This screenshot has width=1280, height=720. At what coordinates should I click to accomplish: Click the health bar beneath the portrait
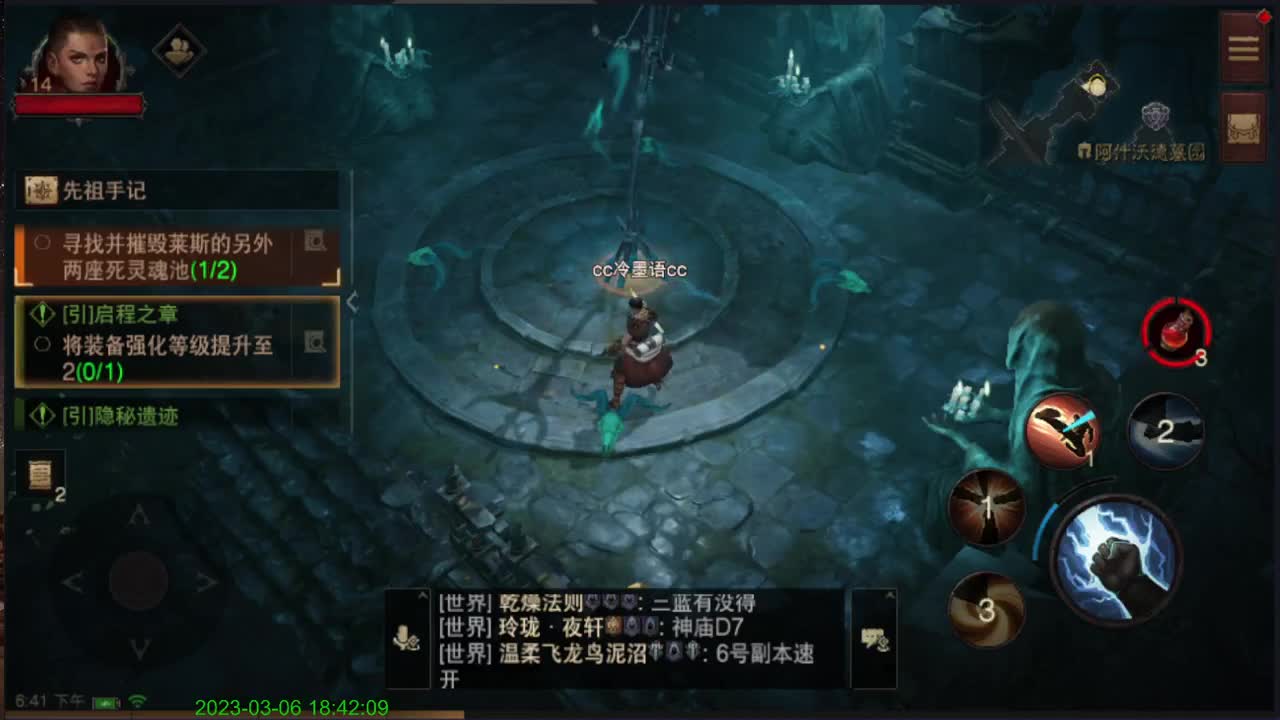point(80,103)
